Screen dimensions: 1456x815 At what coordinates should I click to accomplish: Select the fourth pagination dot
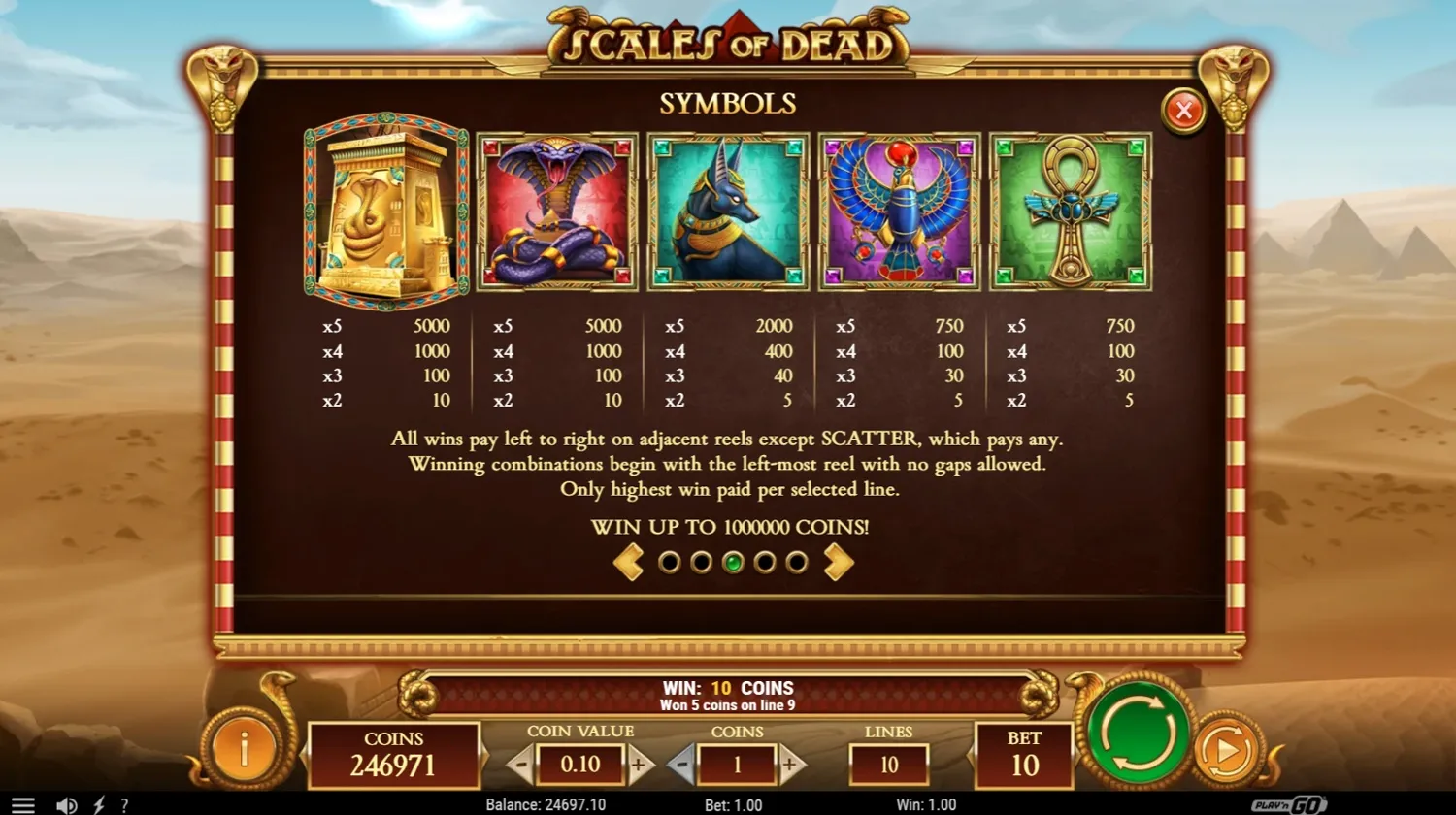766,562
